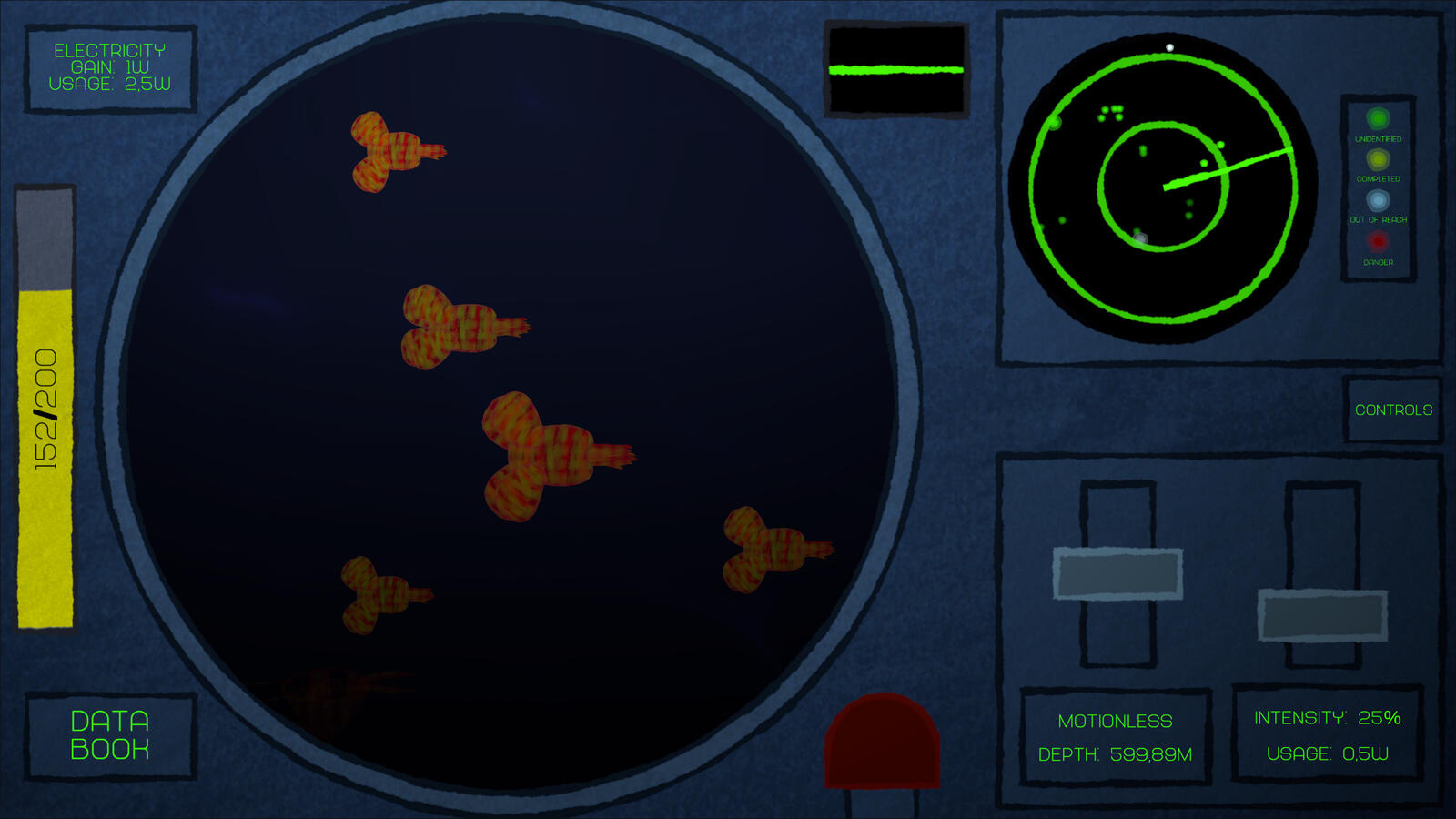Select the large creature in the viewport center
This screenshot has width=1456, height=819.
[x=546, y=455]
